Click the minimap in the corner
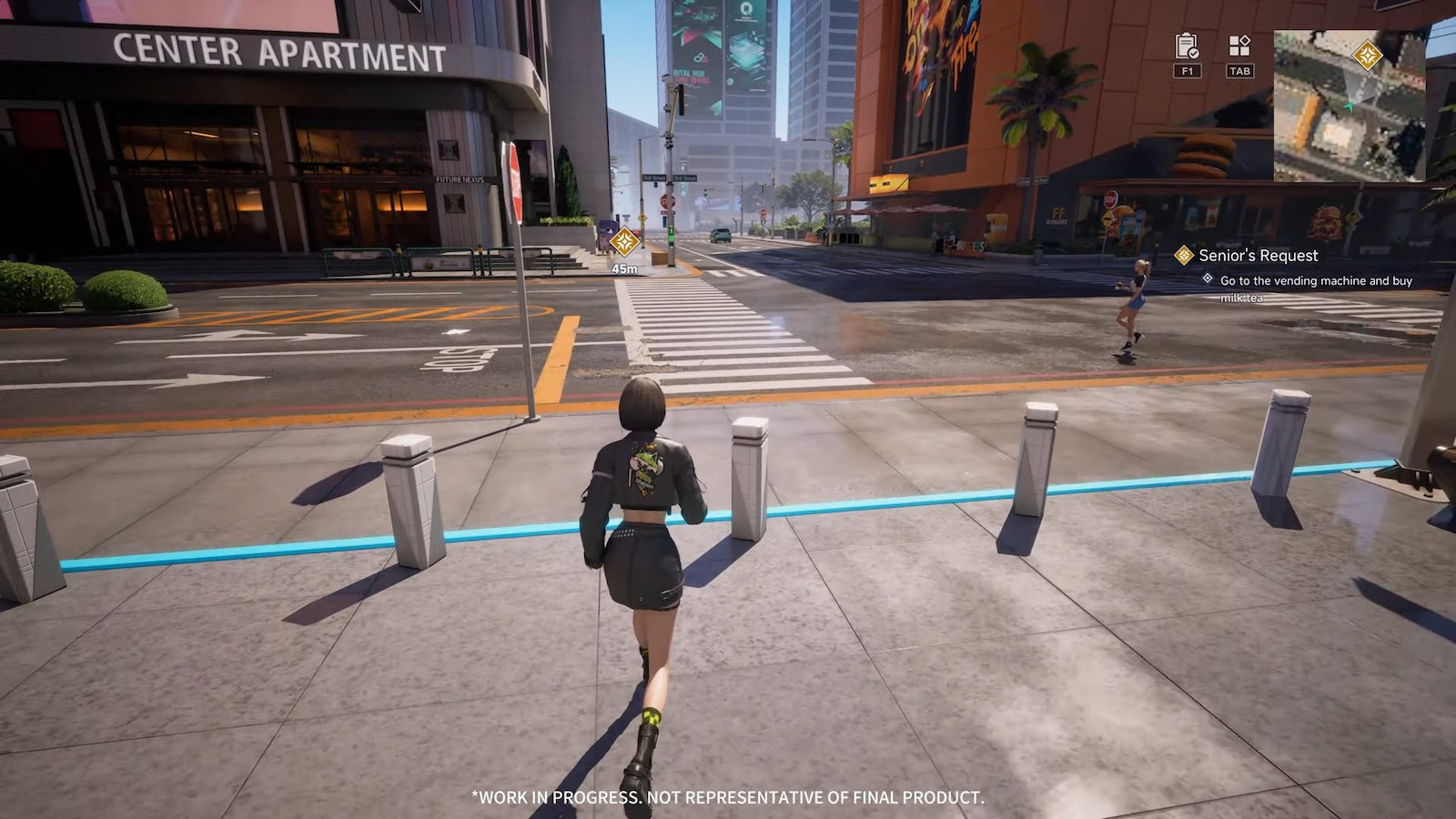 click(x=1349, y=106)
